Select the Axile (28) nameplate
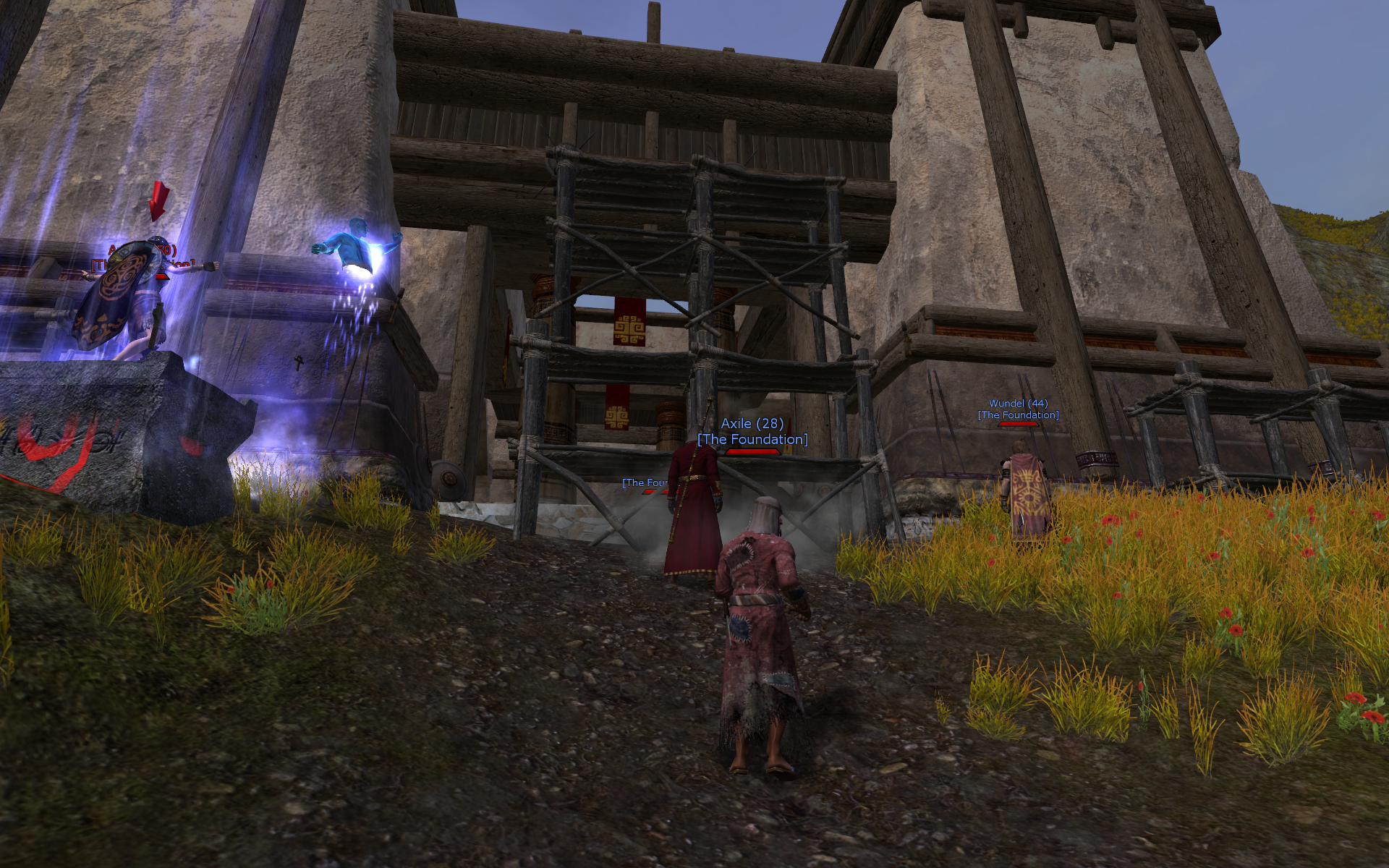The height and width of the screenshot is (868, 1389). coord(752,425)
